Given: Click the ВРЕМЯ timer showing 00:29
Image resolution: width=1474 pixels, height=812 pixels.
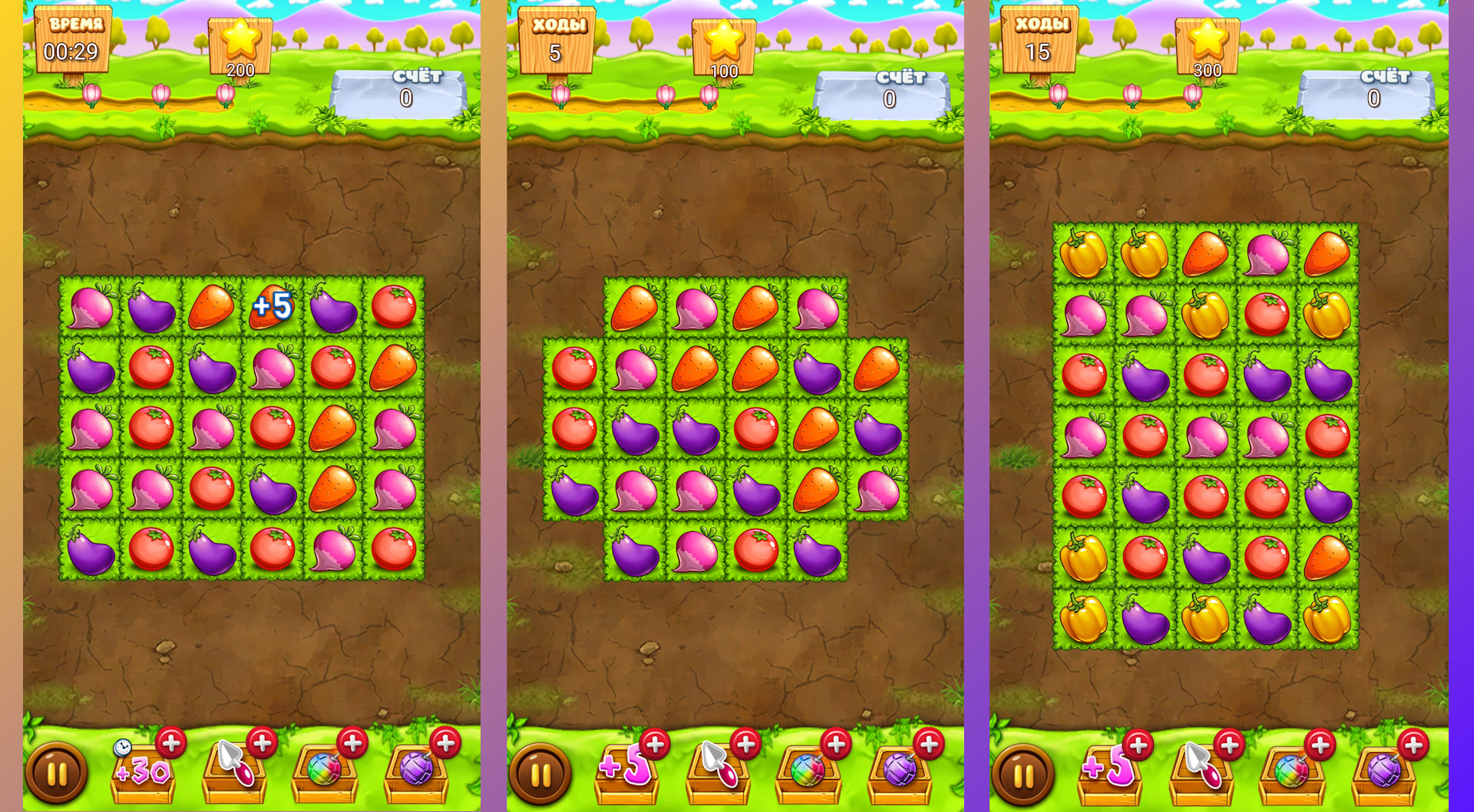Looking at the screenshot, I should click(73, 38).
